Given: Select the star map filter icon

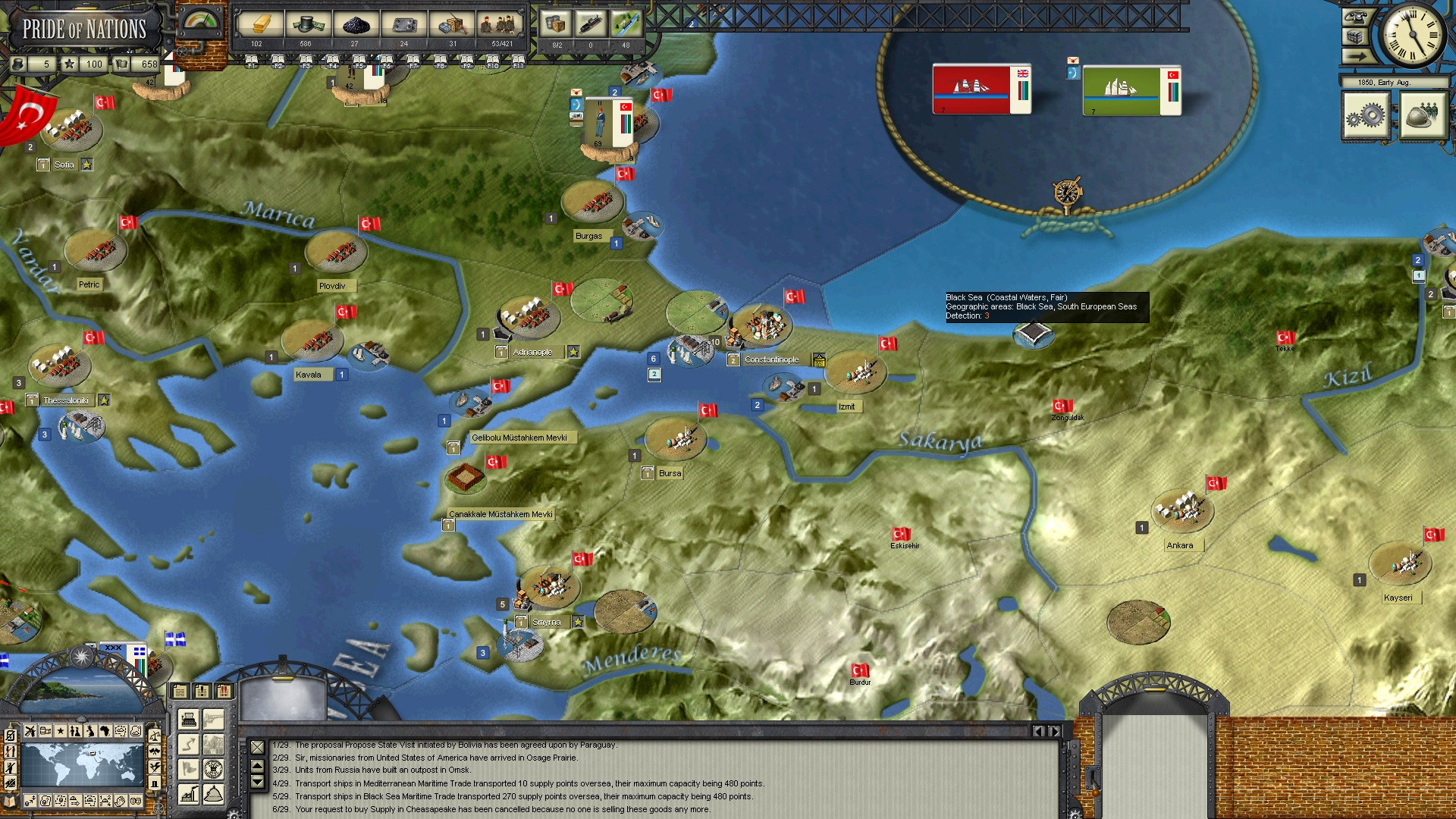Looking at the screenshot, I should [x=60, y=731].
